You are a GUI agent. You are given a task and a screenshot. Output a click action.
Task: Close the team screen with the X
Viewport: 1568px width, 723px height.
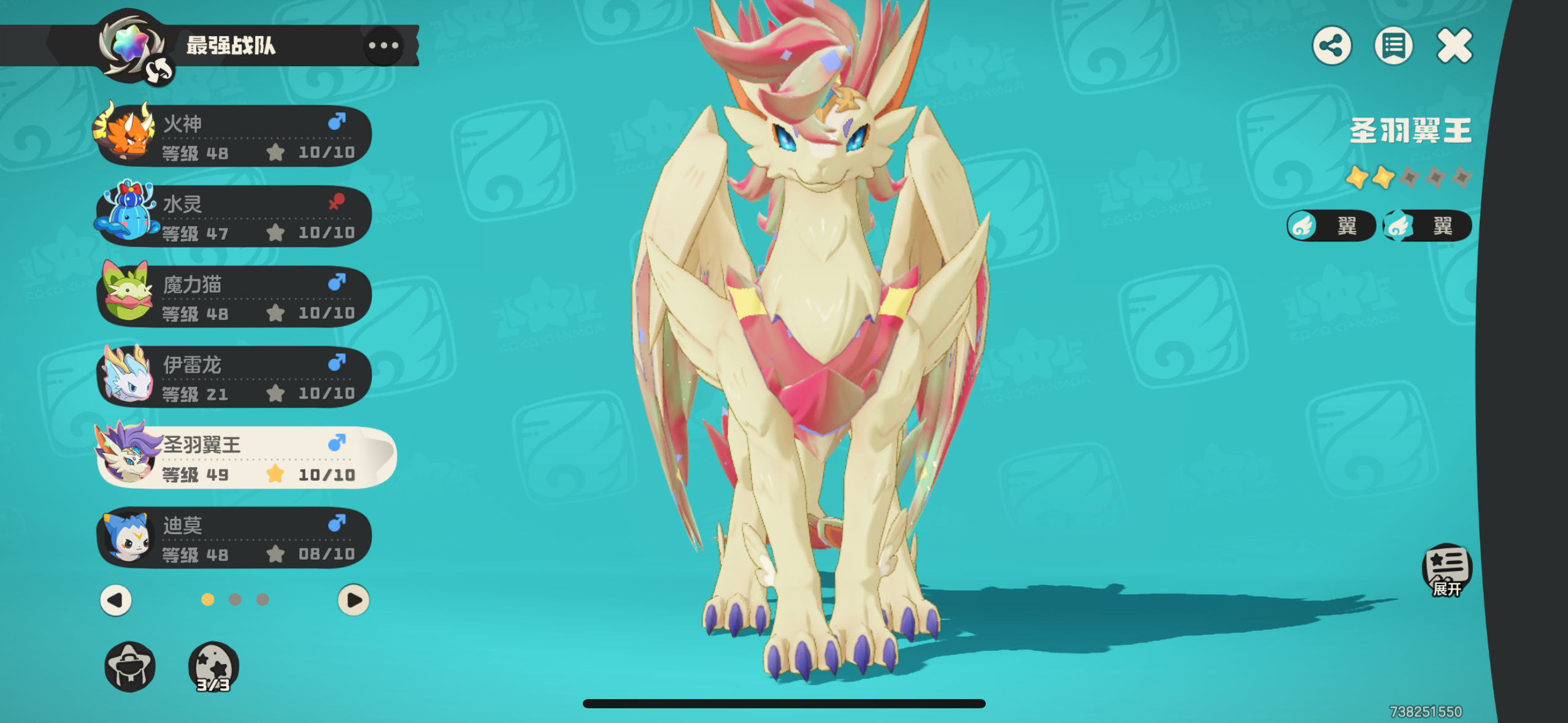coord(1455,45)
